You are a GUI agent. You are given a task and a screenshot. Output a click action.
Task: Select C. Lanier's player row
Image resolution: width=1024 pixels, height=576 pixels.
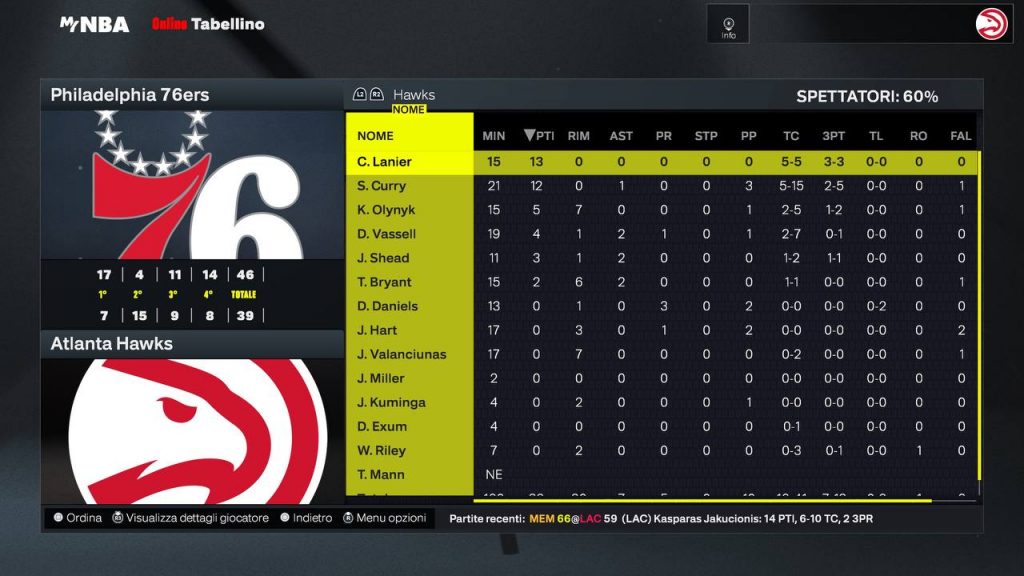(385, 162)
